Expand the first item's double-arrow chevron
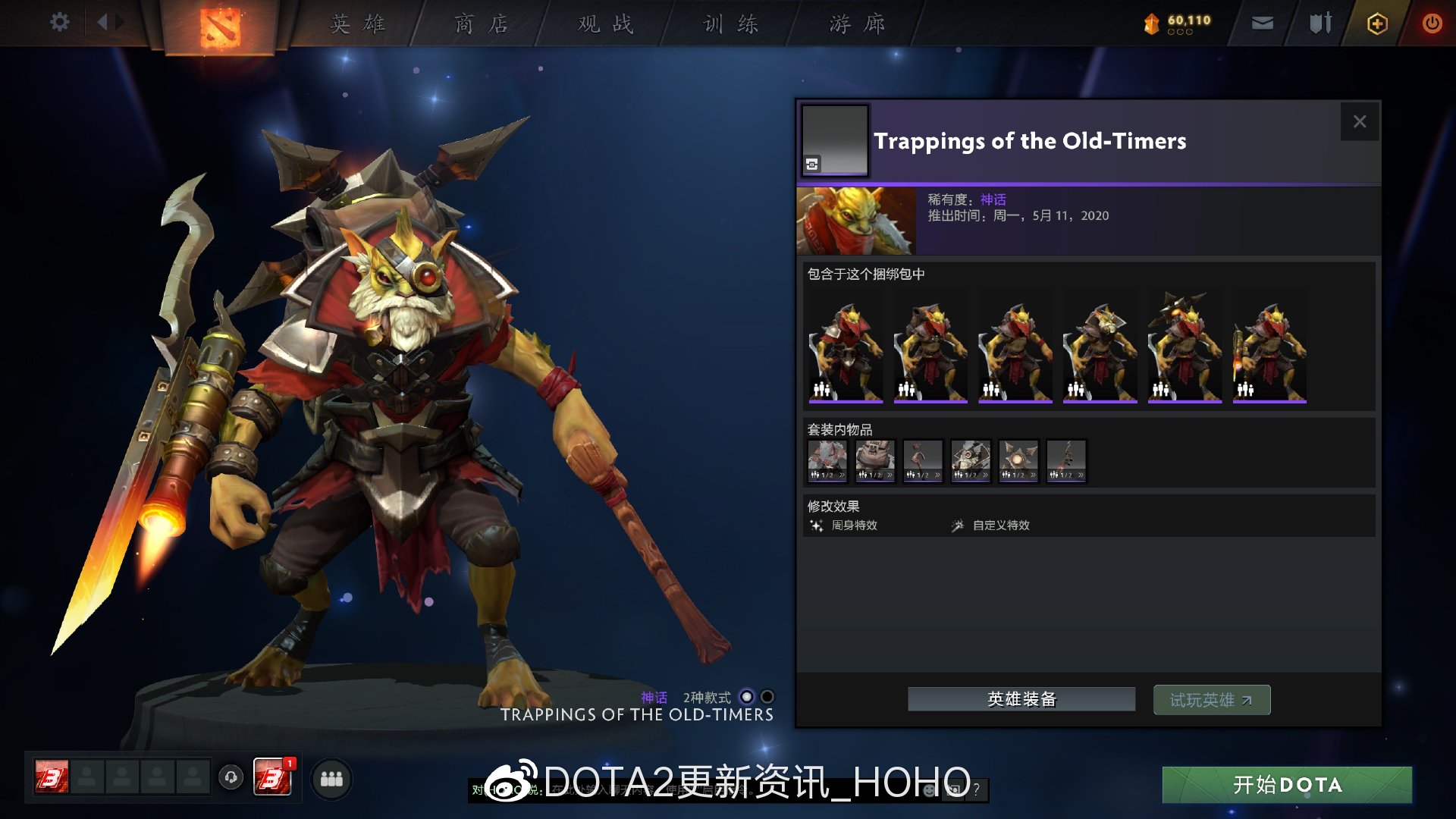 click(x=843, y=474)
